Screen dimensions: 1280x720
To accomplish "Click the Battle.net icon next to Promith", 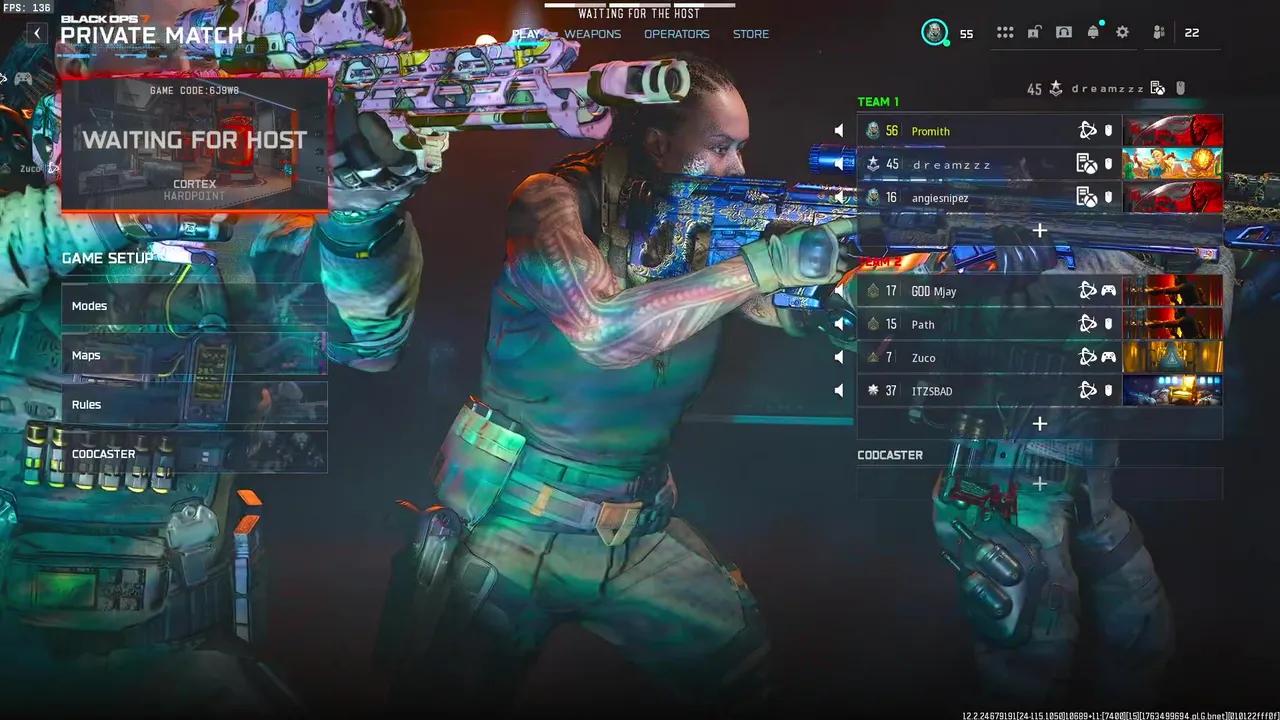I will (1085, 130).
